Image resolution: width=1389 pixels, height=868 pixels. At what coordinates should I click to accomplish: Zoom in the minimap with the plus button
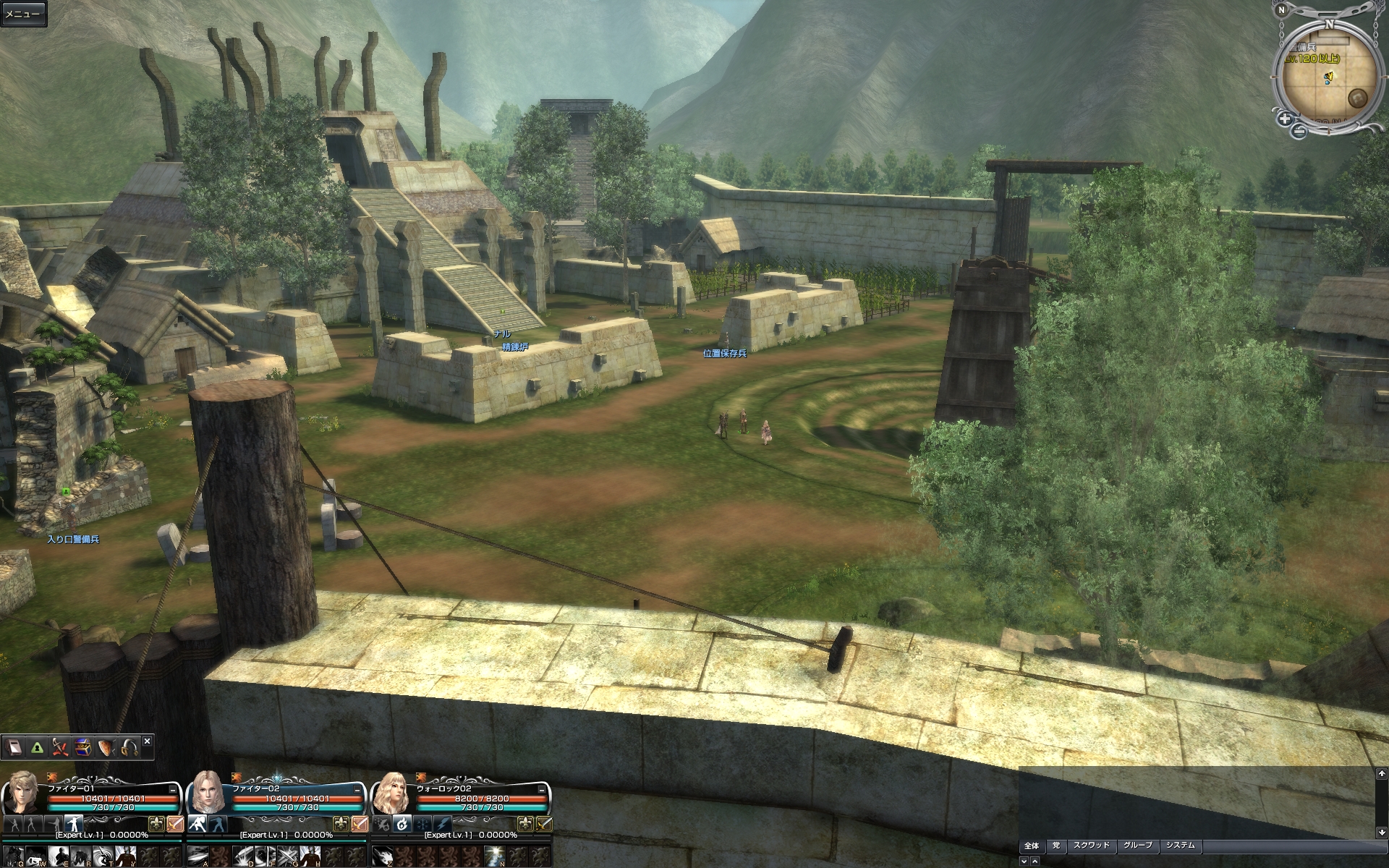pyautogui.click(x=1285, y=119)
